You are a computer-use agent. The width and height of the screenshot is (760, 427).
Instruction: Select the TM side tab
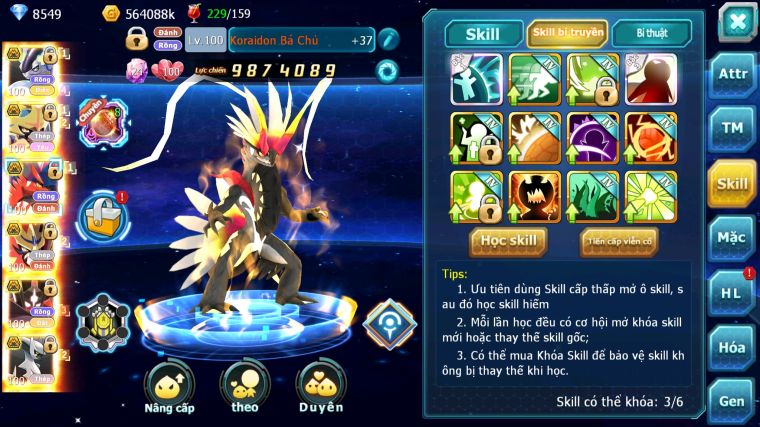pos(732,128)
